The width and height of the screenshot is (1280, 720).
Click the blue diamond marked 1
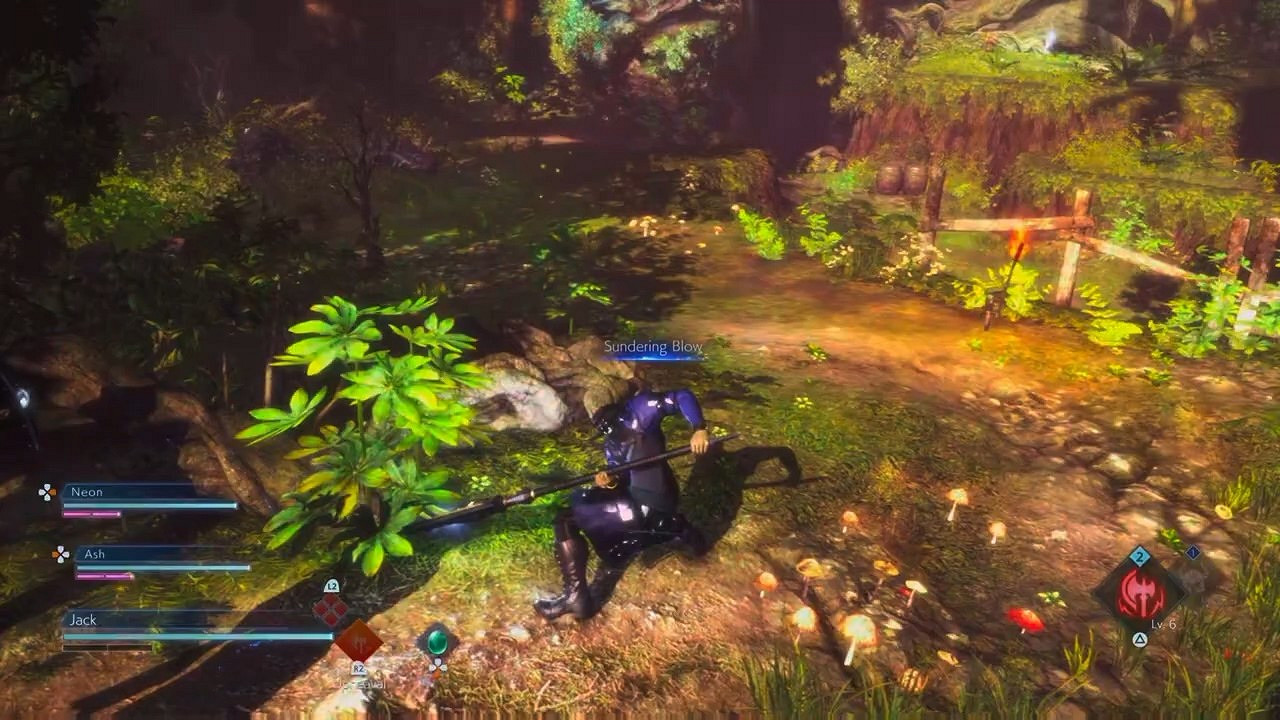point(1193,551)
